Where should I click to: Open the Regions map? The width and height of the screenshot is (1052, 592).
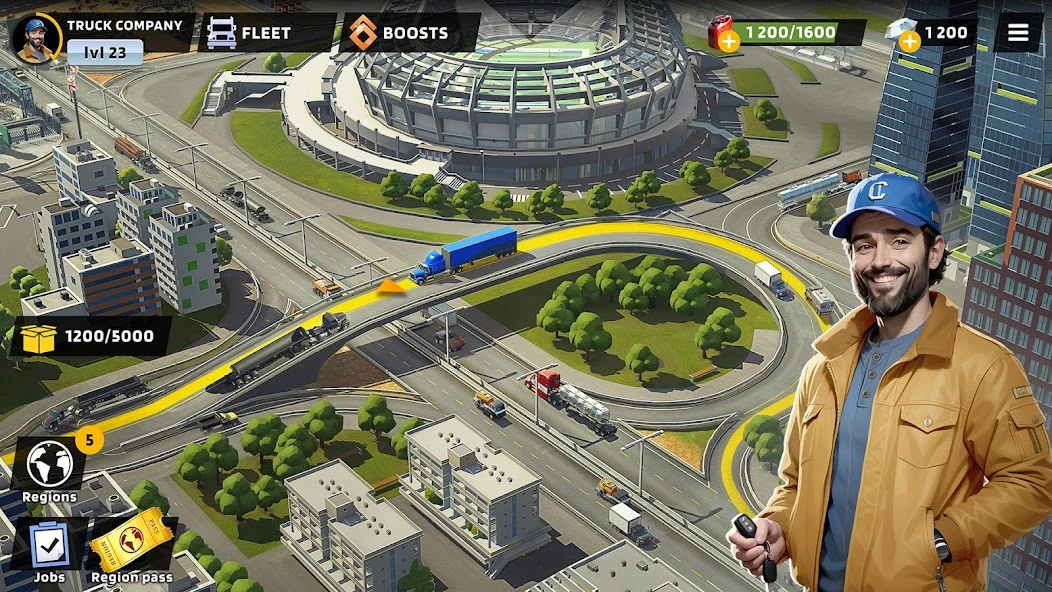(49, 466)
